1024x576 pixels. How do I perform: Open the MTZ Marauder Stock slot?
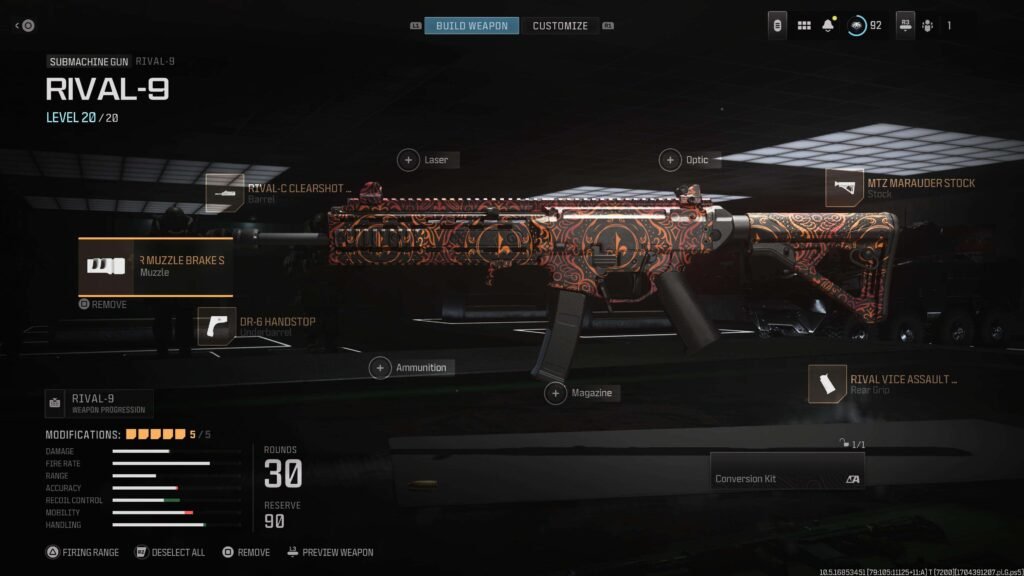(x=845, y=188)
